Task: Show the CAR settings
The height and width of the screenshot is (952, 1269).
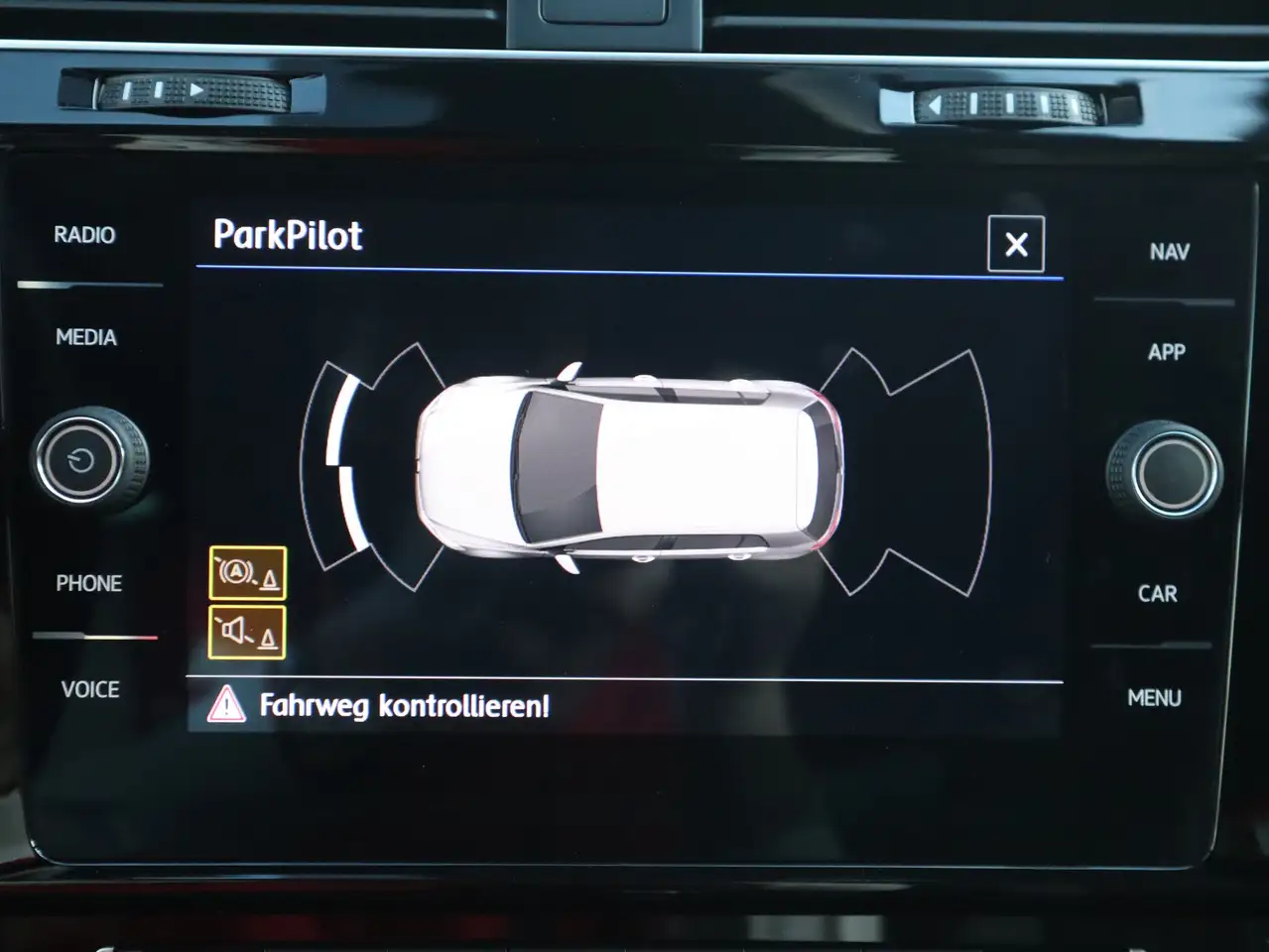Action: (x=1157, y=594)
